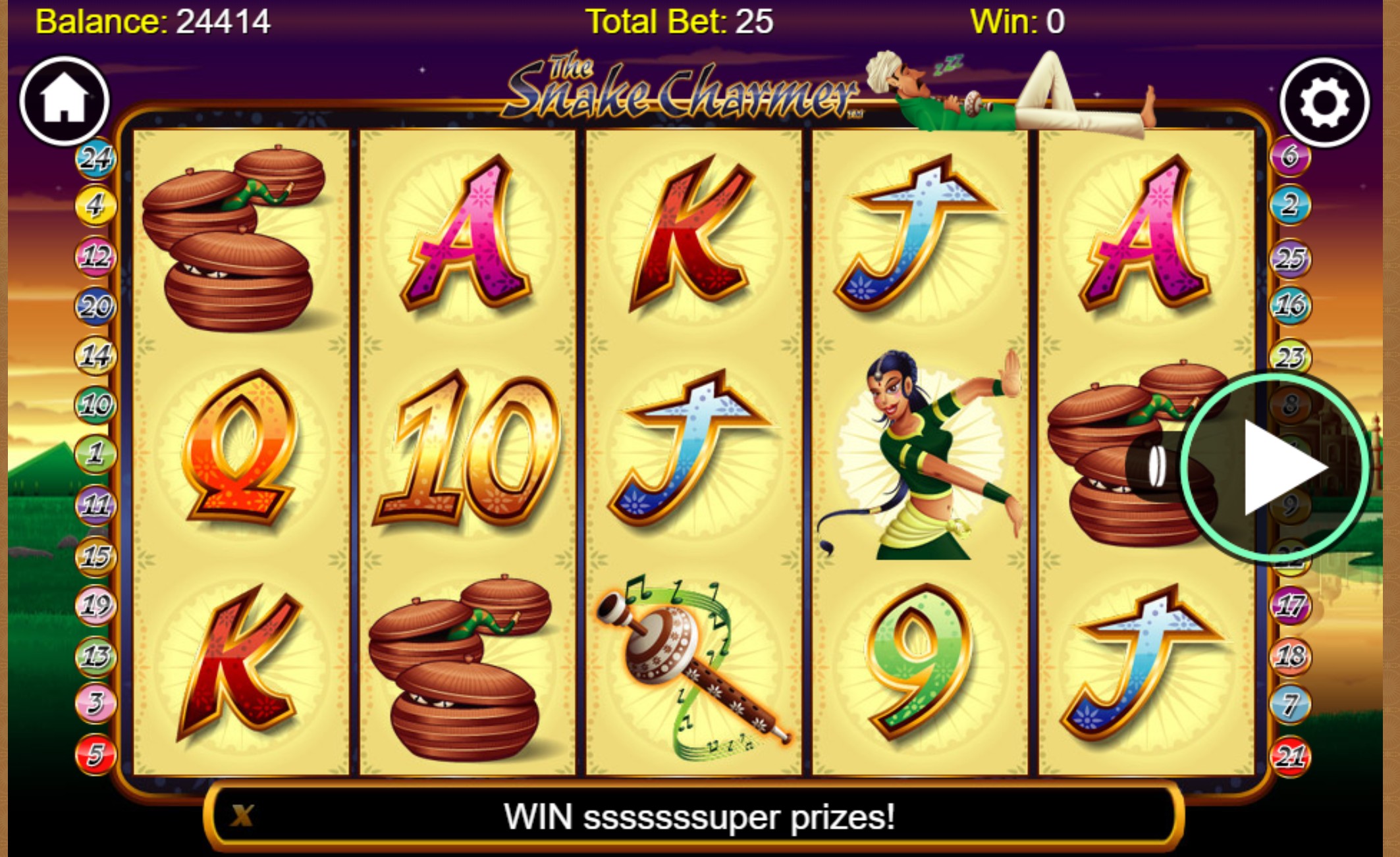Open the gear settings menu
Screen dimensions: 1400x857
pyautogui.click(x=1324, y=103)
